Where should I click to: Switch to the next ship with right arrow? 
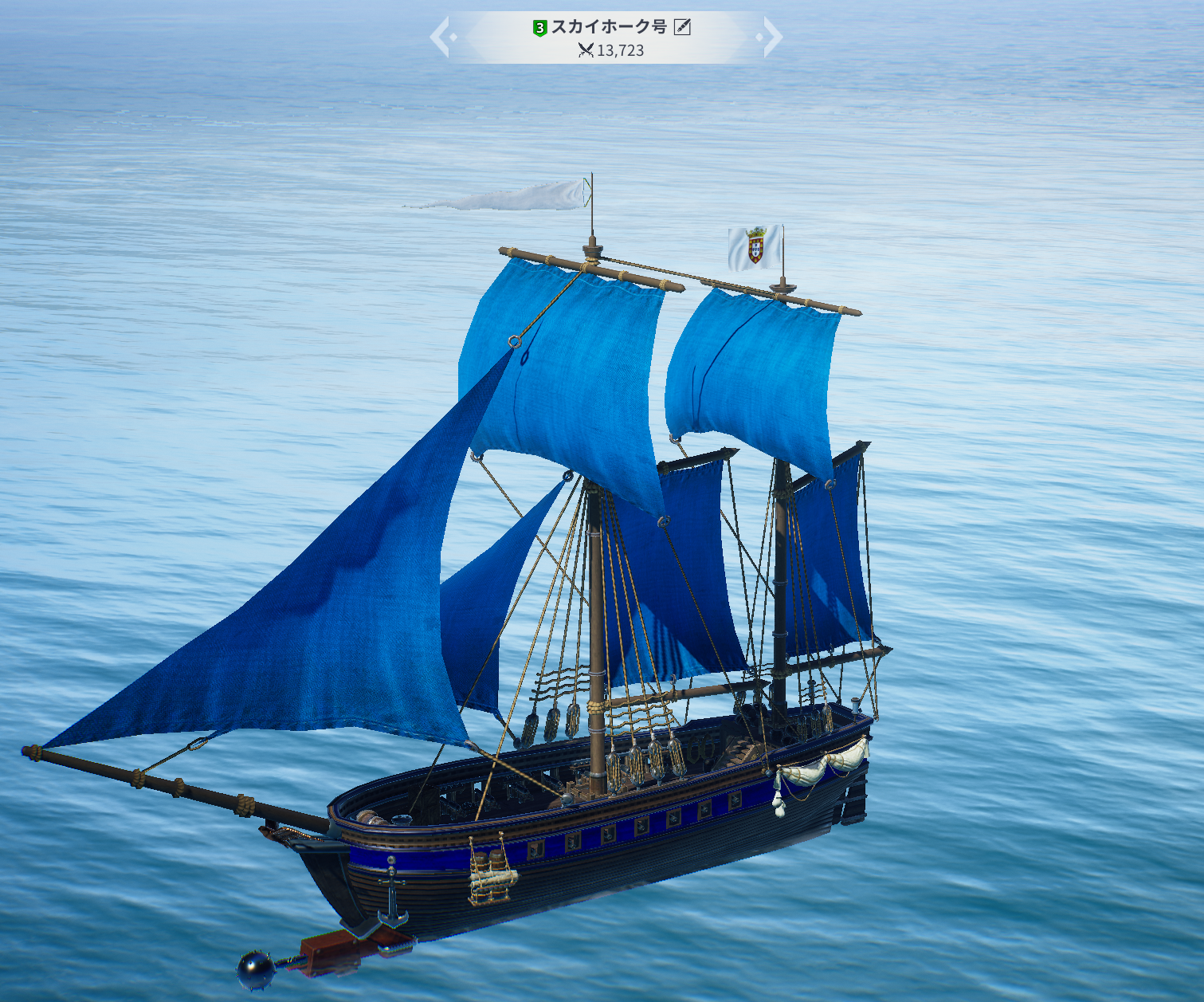coord(771,37)
